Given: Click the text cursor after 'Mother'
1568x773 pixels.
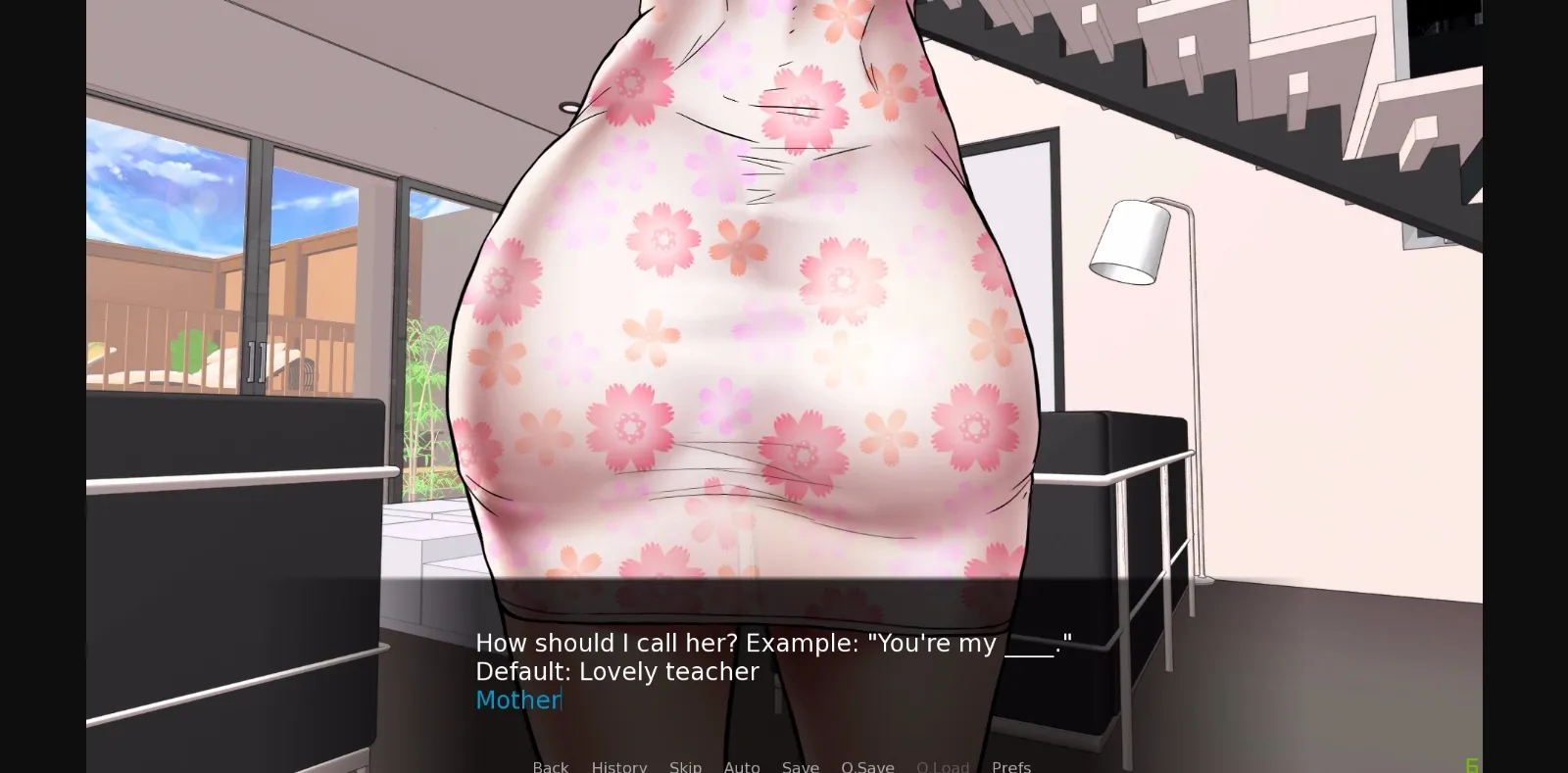Looking at the screenshot, I should (x=561, y=700).
